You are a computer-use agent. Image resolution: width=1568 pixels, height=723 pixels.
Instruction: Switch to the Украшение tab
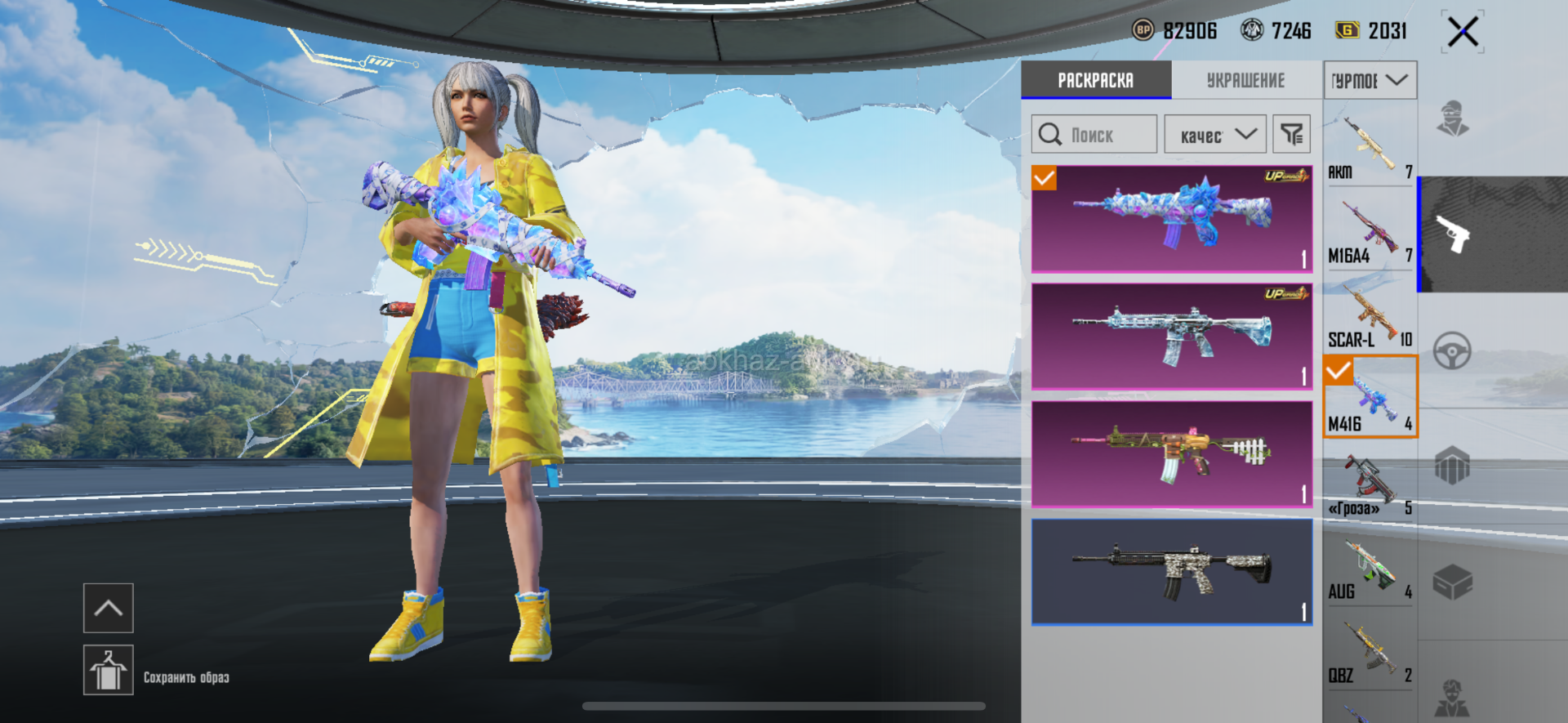[x=1245, y=80]
